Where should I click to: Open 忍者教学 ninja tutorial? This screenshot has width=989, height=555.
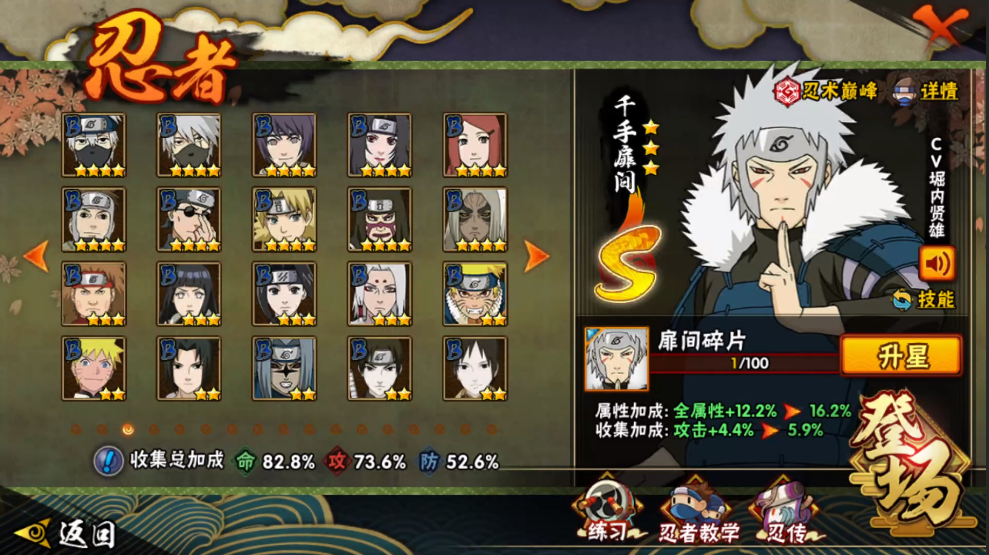(x=698, y=510)
